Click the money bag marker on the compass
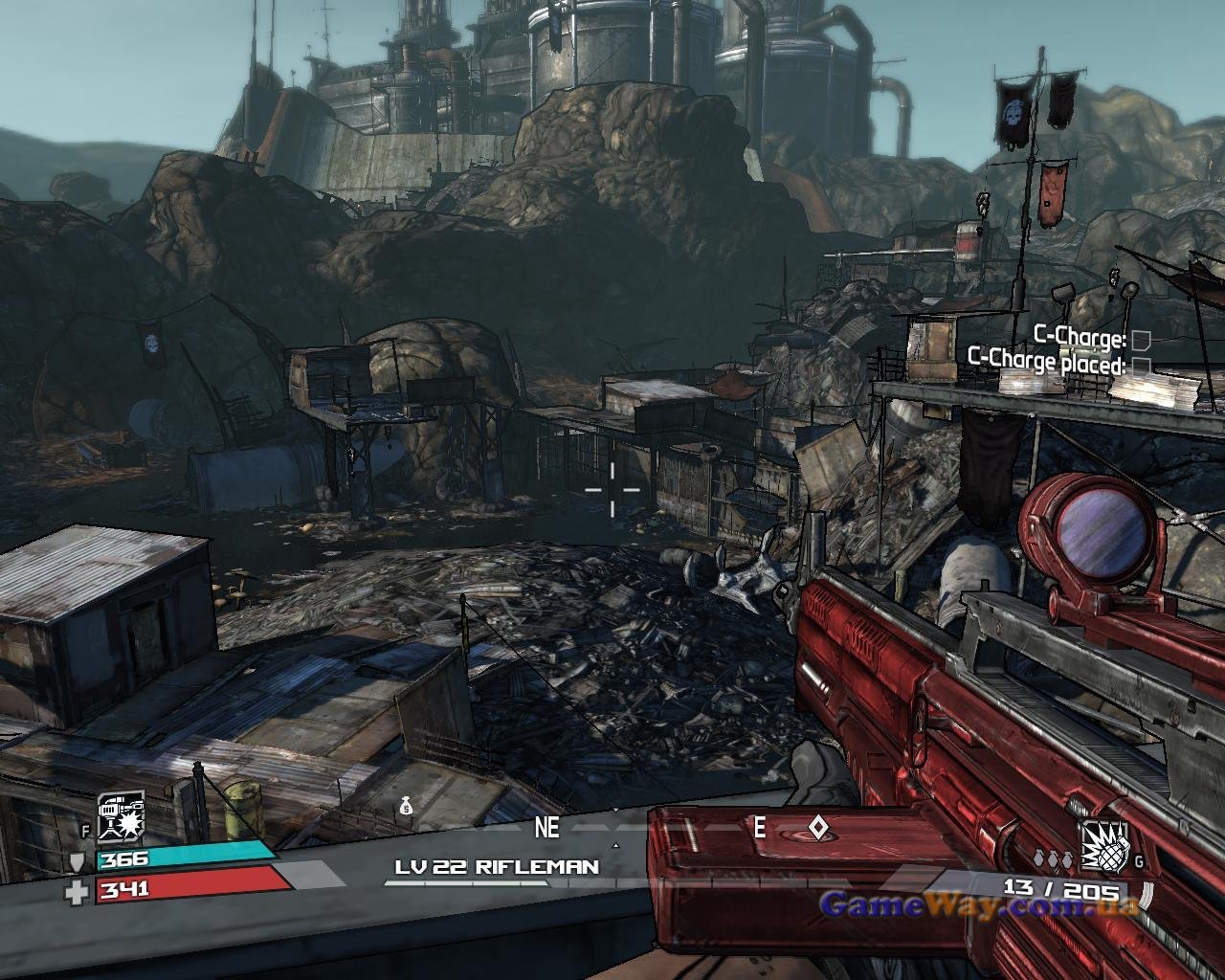This screenshot has width=1225, height=980. pyautogui.click(x=406, y=808)
